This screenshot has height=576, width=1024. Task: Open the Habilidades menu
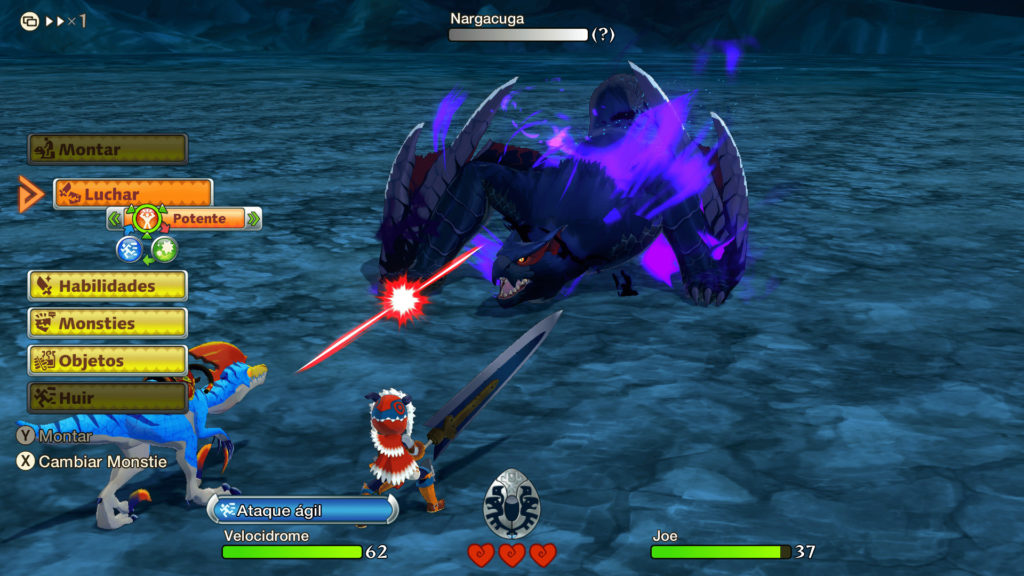tap(107, 286)
